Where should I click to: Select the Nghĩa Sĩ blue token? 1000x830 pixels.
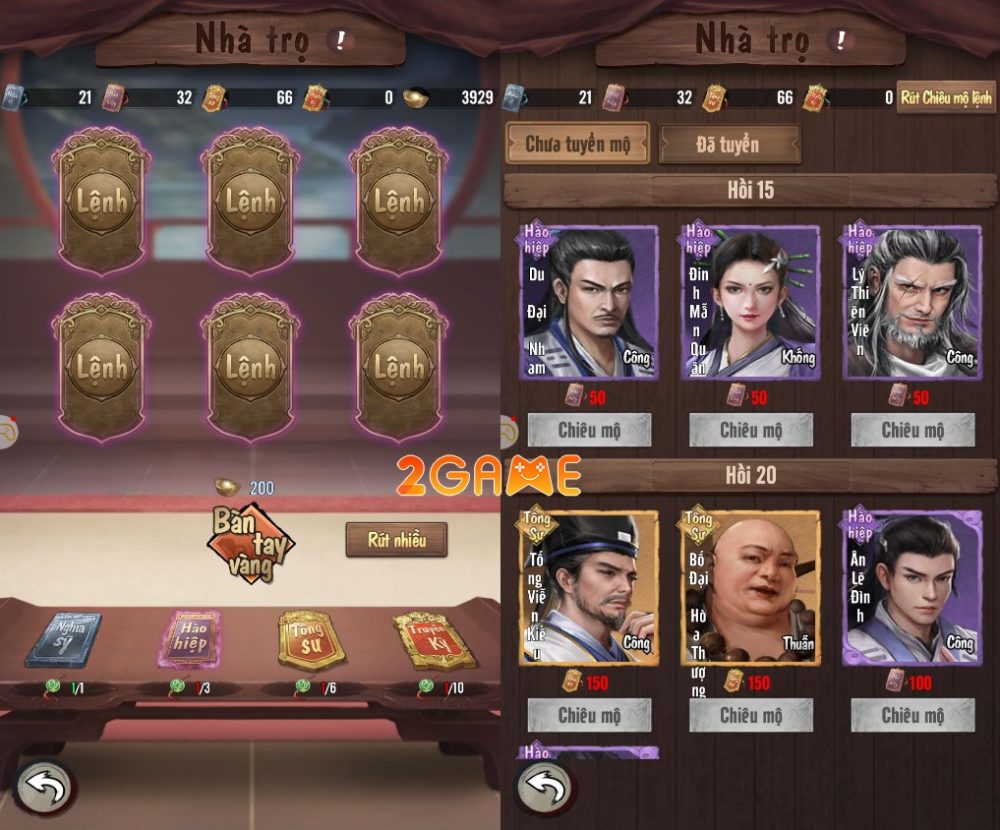(62, 639)
